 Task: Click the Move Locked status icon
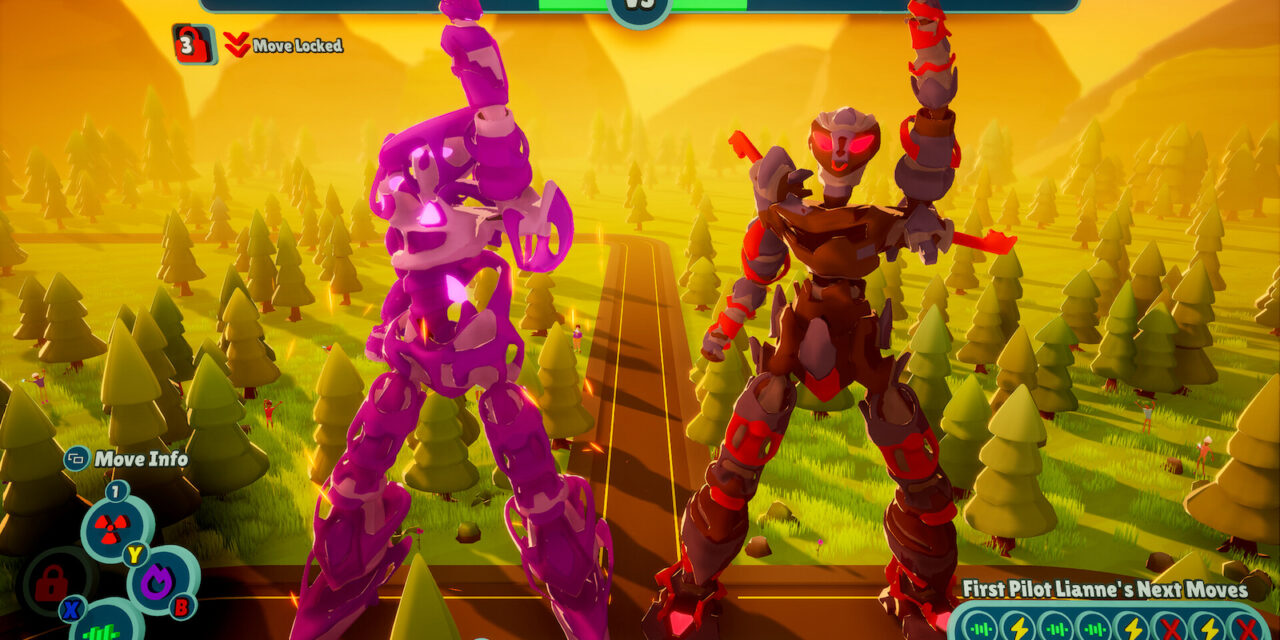click(x=194, y=44)
